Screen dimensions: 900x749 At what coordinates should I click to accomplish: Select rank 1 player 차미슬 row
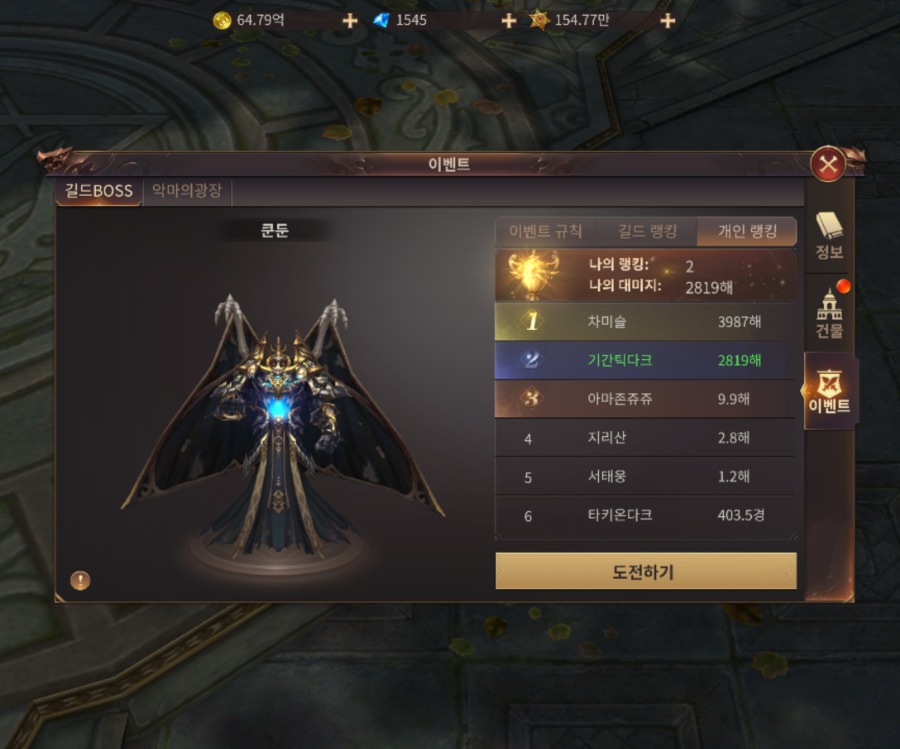645,322
